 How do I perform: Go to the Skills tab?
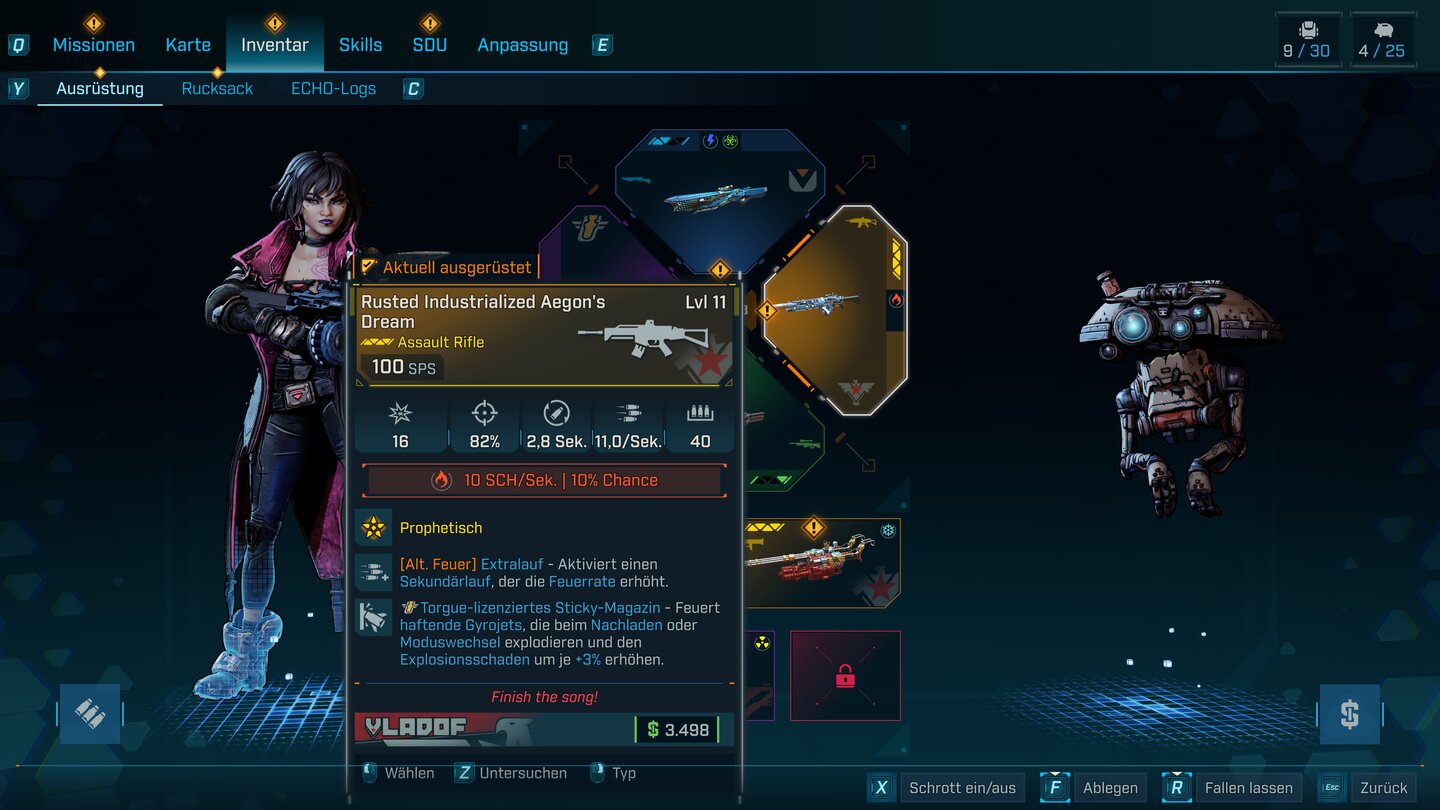coord(360,45)
